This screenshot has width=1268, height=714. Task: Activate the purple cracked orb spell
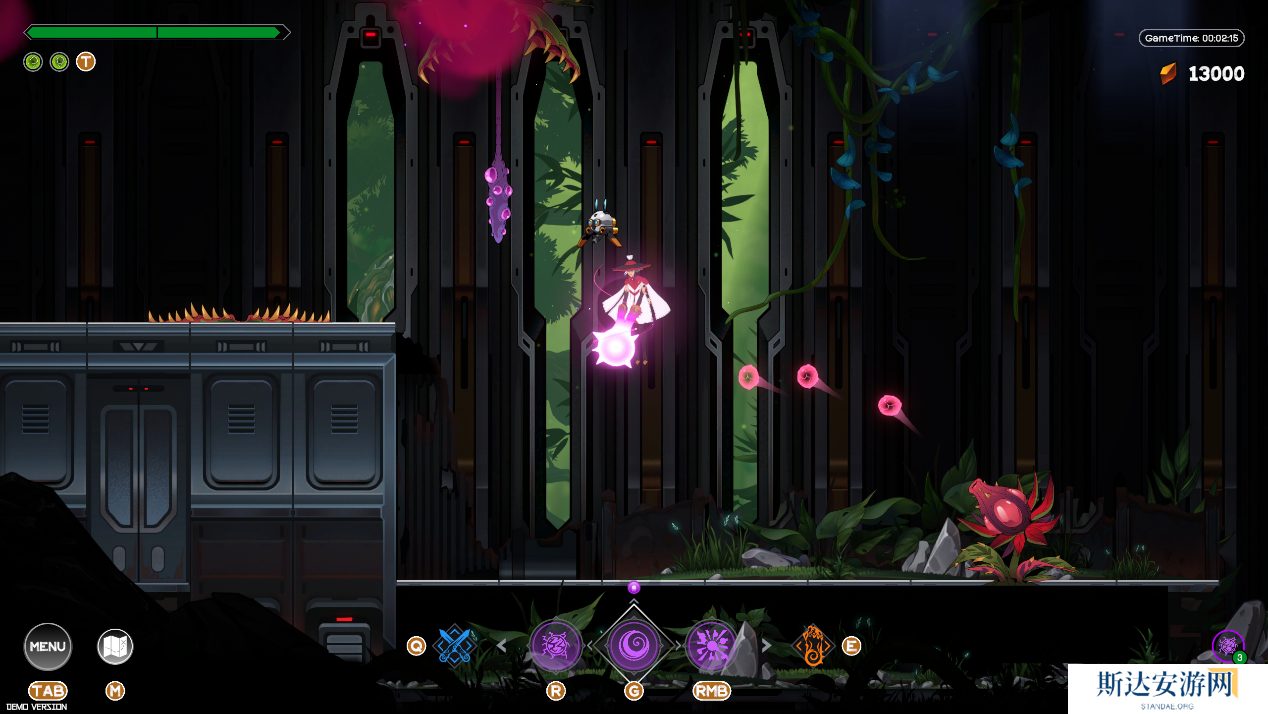click(556, 645)
